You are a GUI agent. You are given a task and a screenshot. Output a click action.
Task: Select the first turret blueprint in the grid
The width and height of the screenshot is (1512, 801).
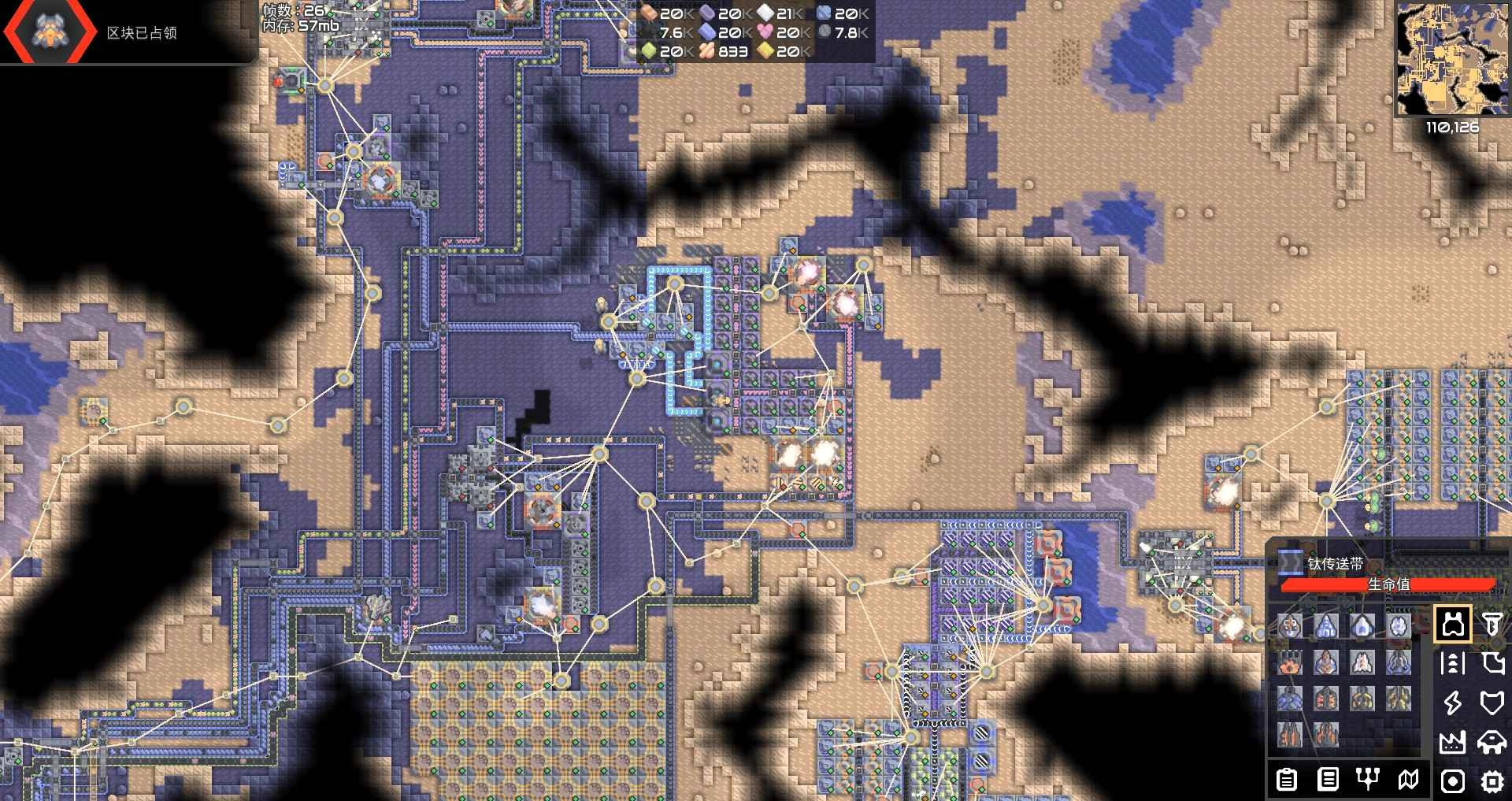coord(1291,625)
